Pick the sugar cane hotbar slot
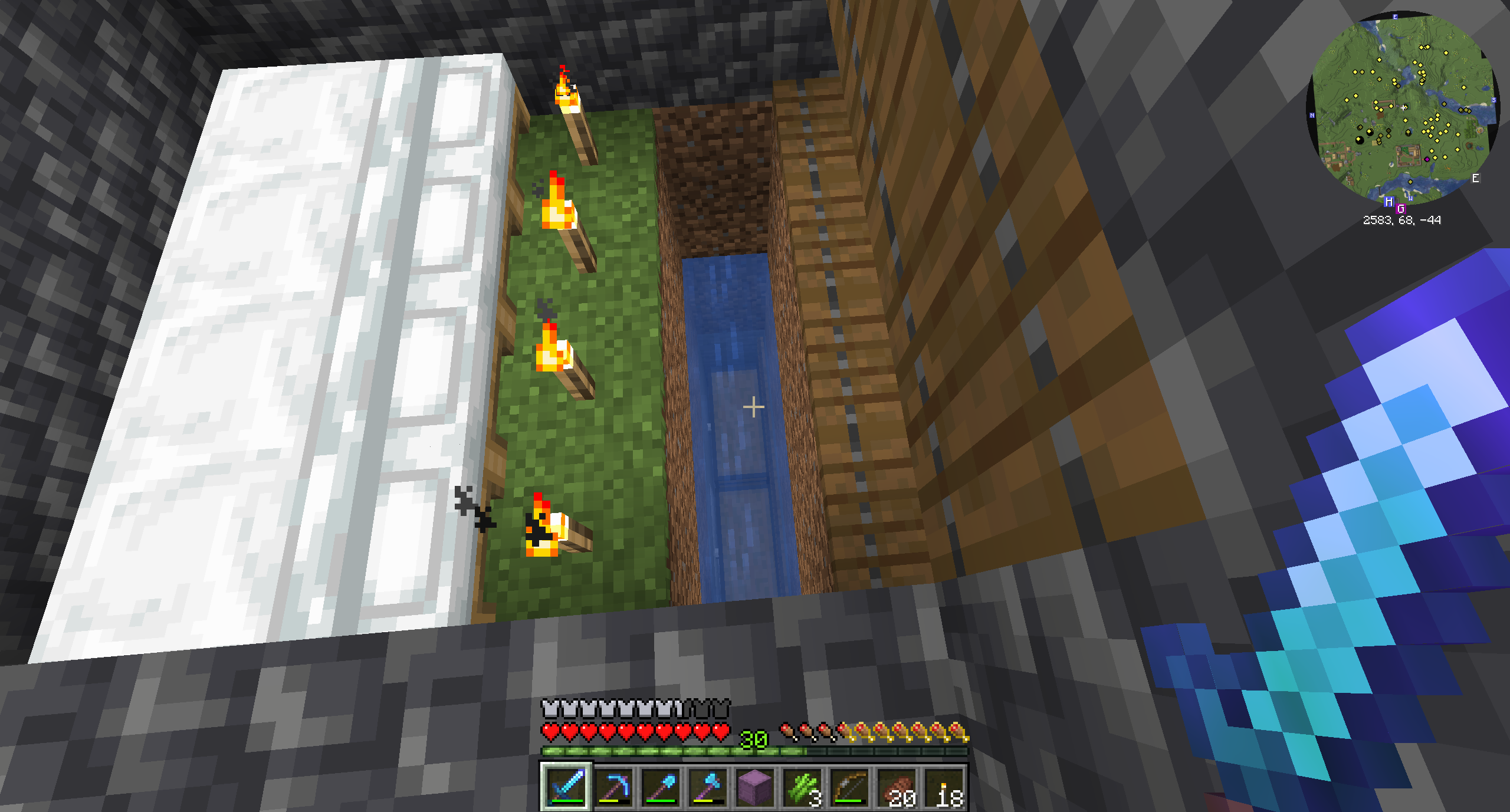 point(802,787)
